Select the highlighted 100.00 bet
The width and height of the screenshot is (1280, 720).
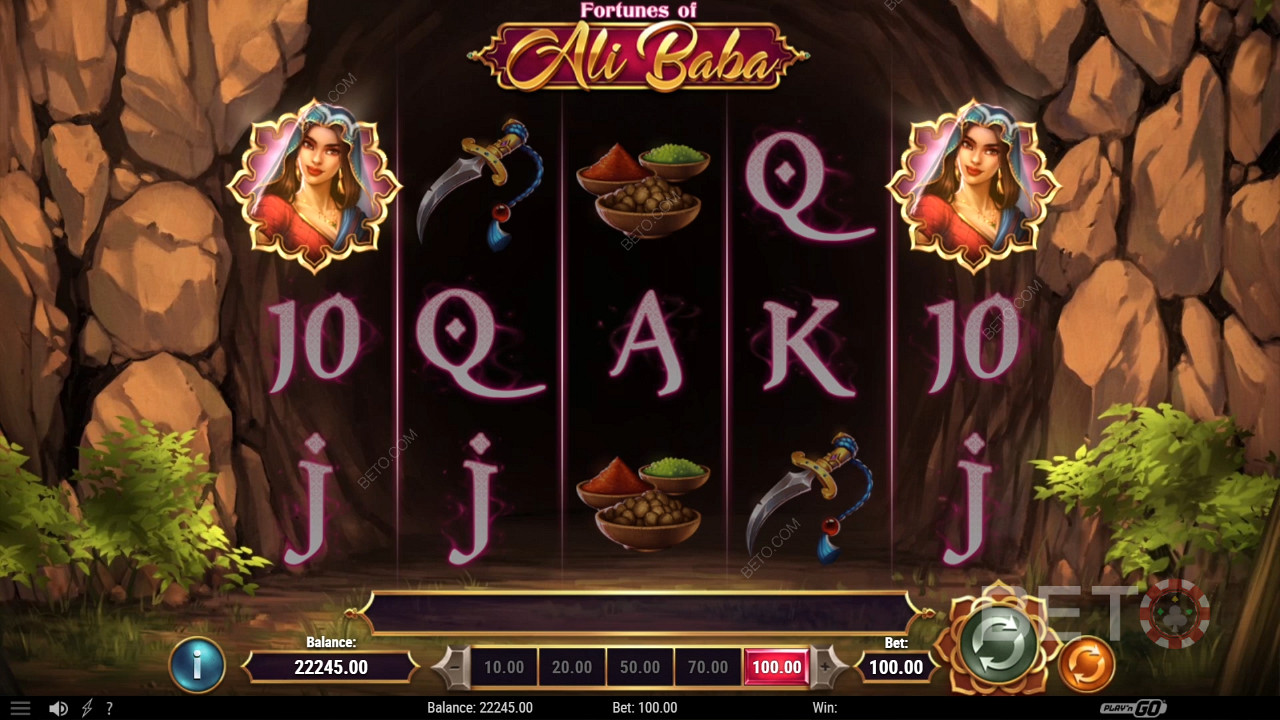click(x=776, y=667)
